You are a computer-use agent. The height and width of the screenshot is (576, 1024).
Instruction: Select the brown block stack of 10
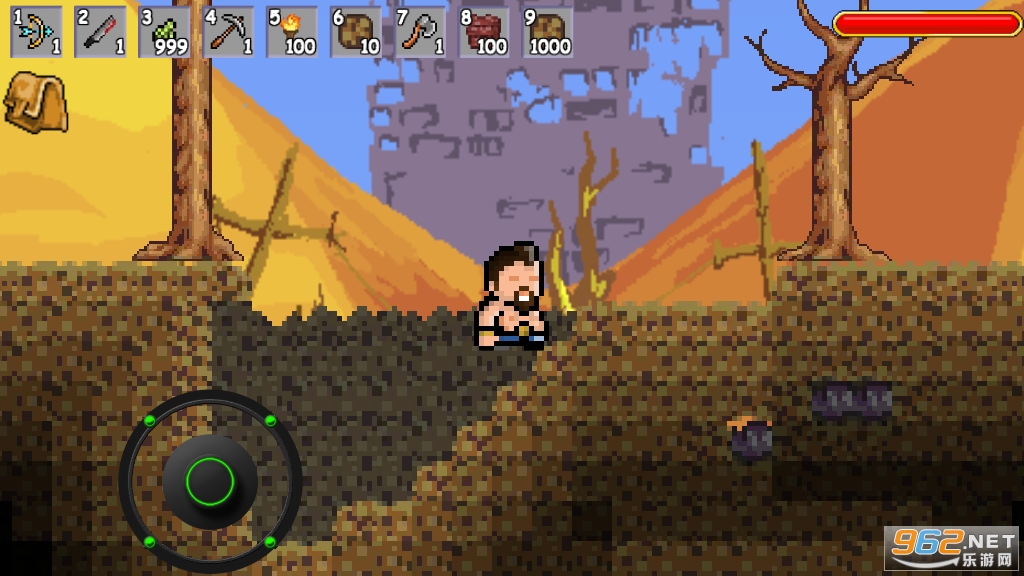coord(357,32)
